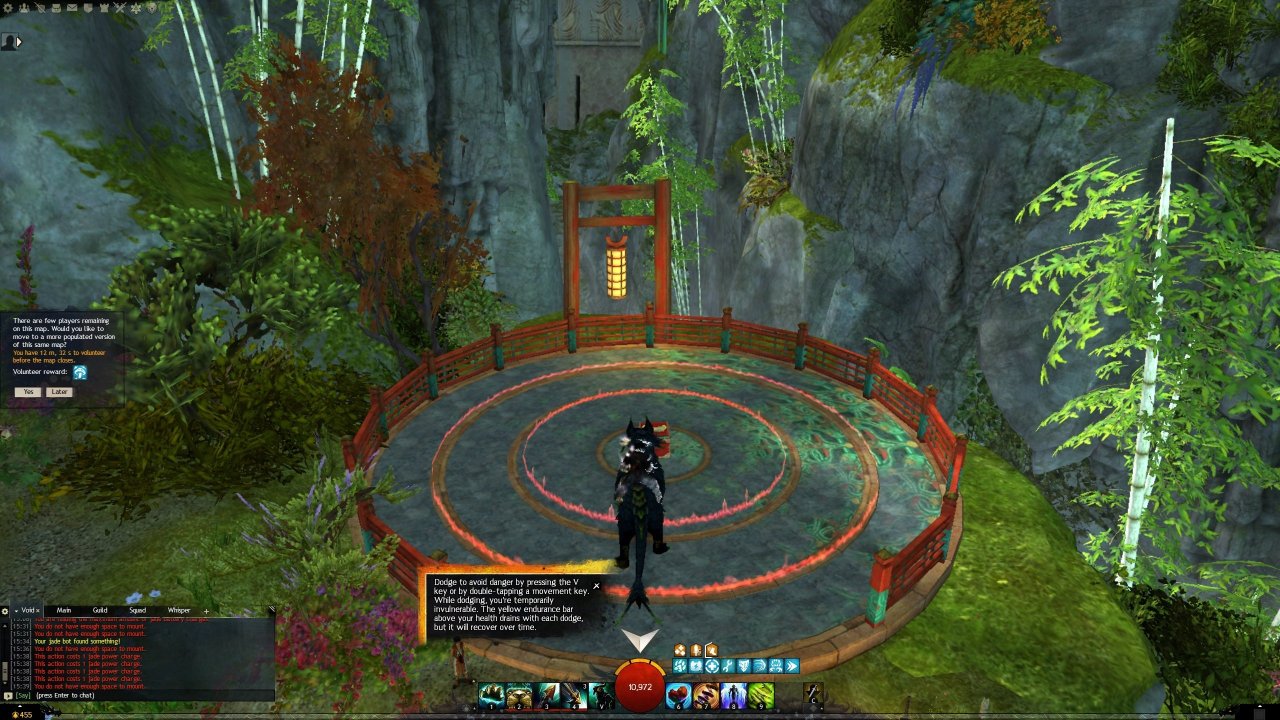Switch to the Main chat tab
Image resolution: width=1280 pixels, height=720 pixels.
(x=64, y=610)
